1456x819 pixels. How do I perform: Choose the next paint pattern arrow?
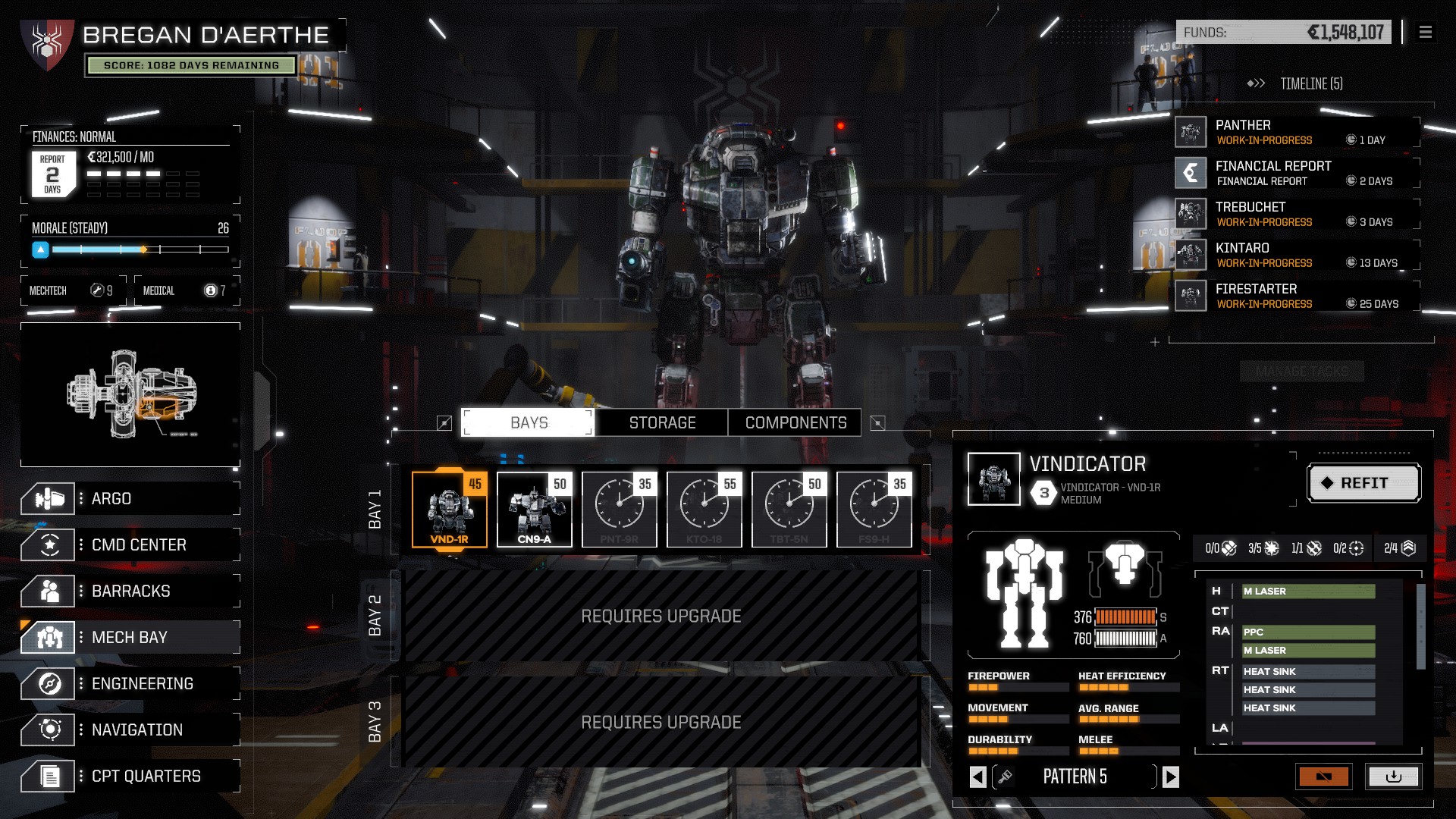tap(1171, 777)
